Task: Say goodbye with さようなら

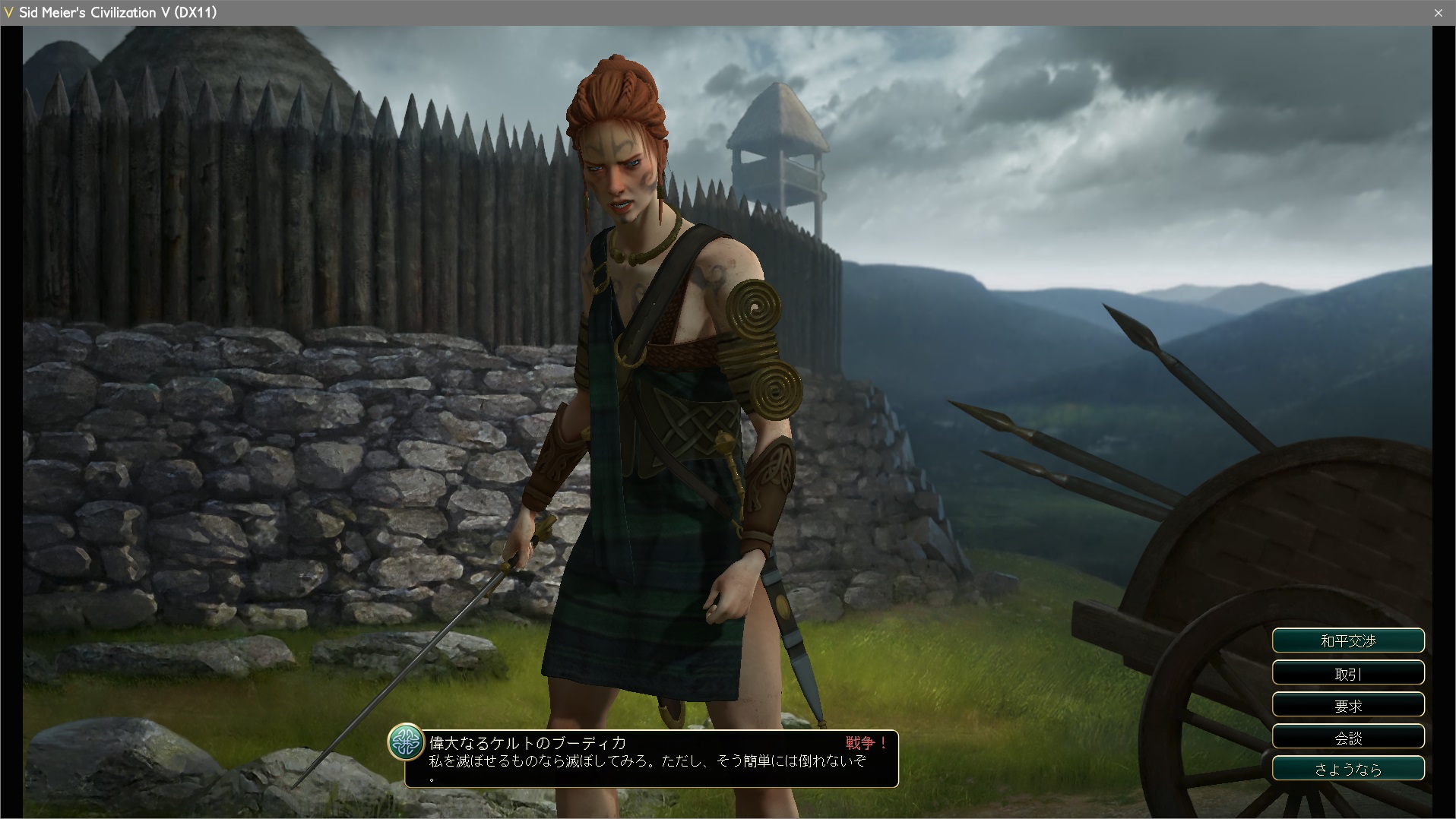Action: (1348, 769)
